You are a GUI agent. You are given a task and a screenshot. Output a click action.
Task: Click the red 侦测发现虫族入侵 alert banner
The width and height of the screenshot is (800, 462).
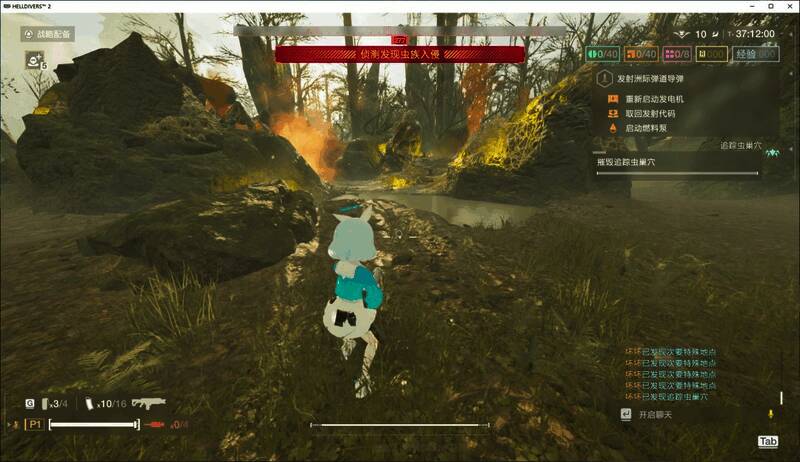(x=399, y=54)
